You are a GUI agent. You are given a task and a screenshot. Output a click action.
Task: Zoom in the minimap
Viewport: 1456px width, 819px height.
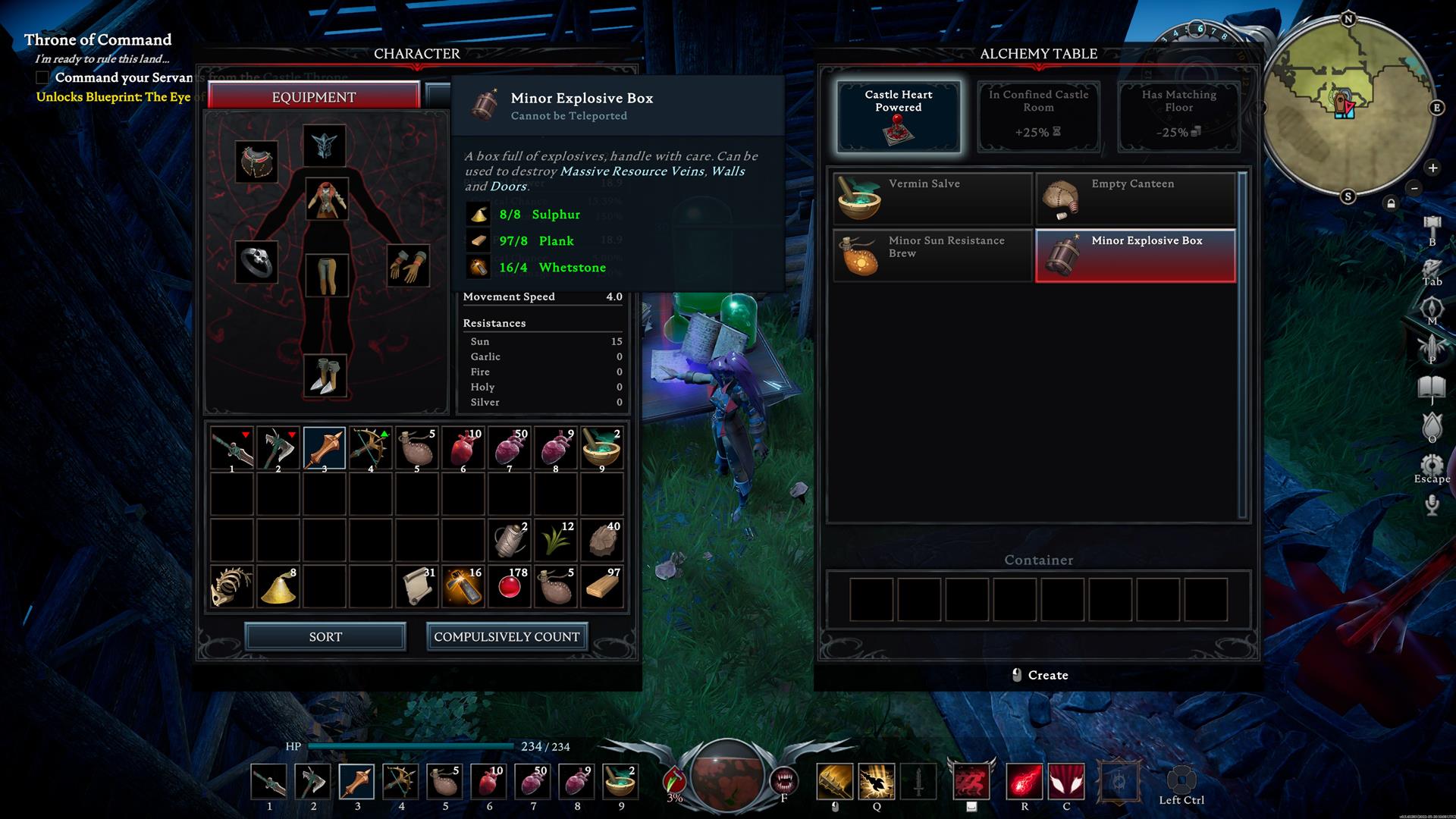click(x=1432, y=168)
